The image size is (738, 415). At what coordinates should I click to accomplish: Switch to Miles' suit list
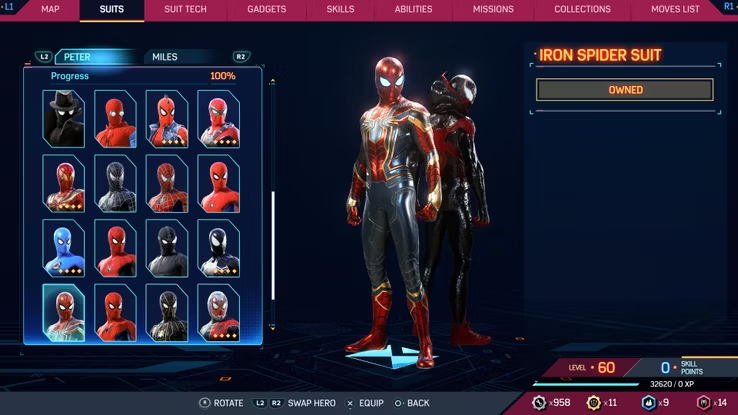tap(165, 57)
